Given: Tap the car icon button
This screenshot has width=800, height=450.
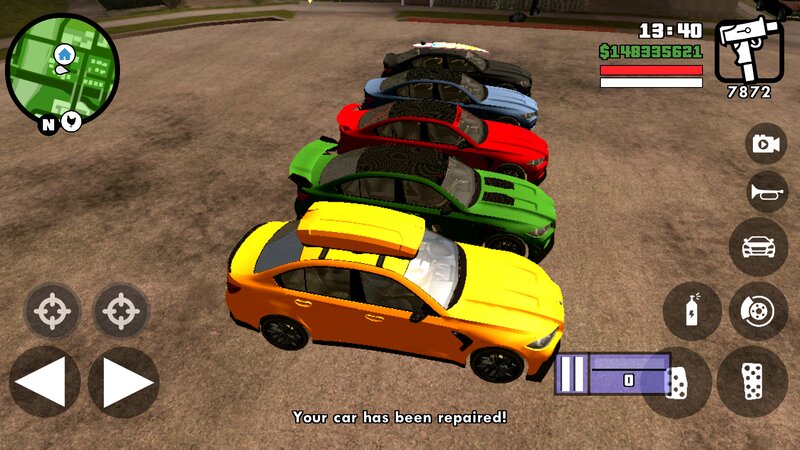Looking at the screenshot, I should [x=758, y=246].
